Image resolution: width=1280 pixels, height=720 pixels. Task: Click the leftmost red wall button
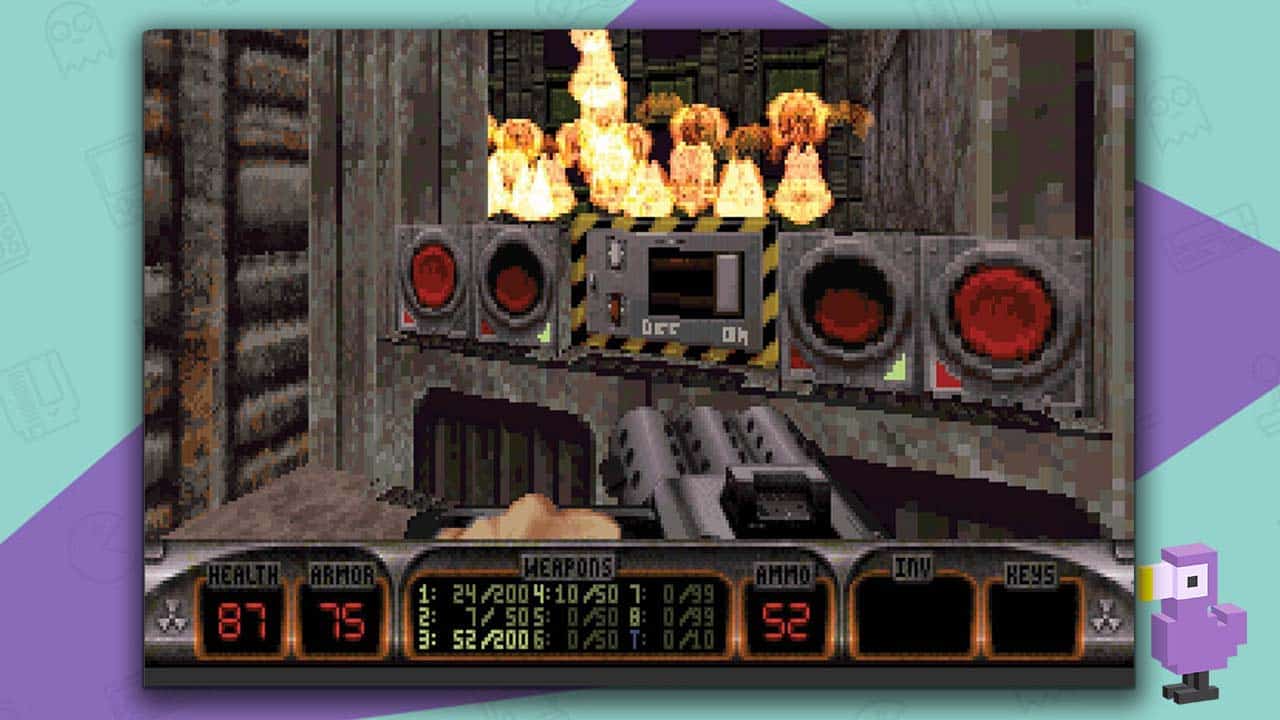[431, 276]
